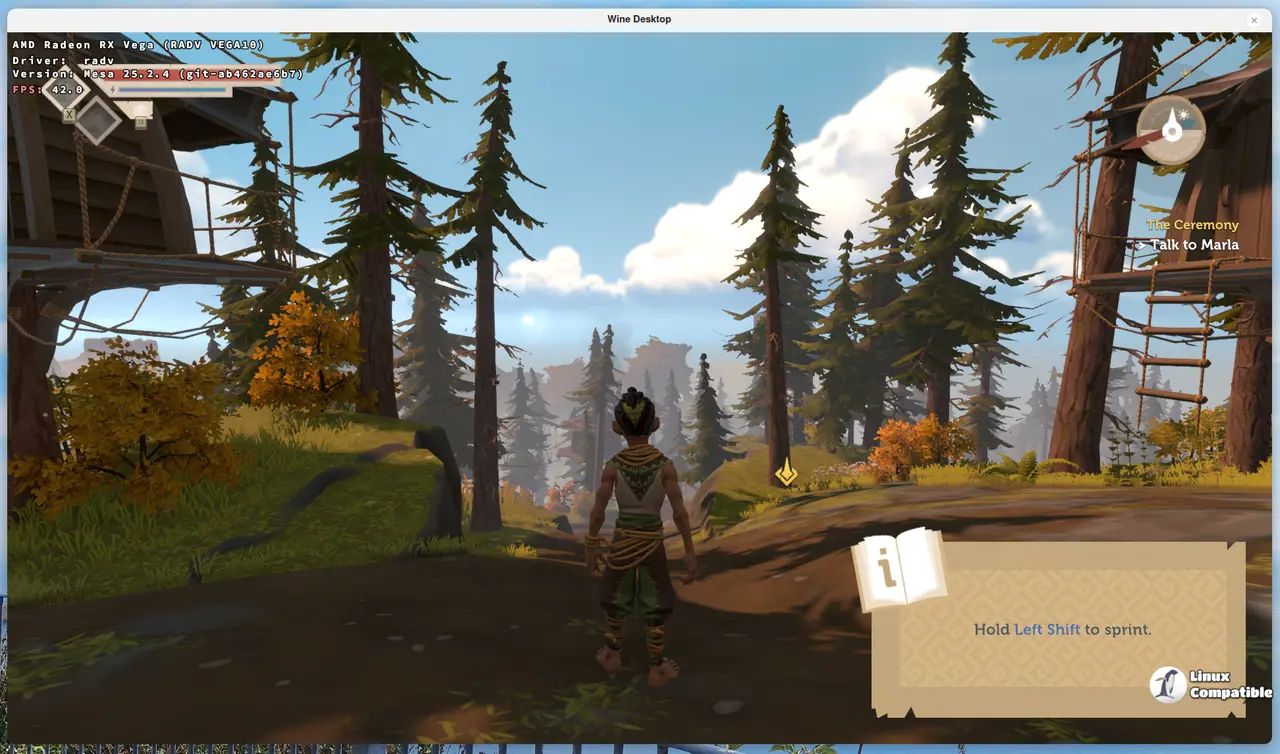Dismiss the sprint tutorial panel
Screen dimensions: 1280x754
point(1060,629)
